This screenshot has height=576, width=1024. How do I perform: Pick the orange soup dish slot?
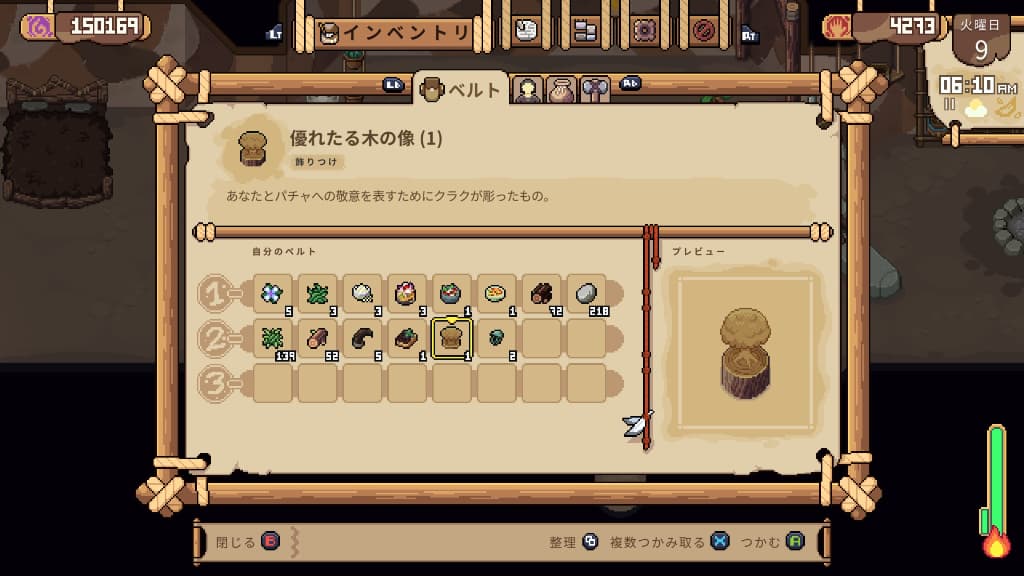point(497,294)
